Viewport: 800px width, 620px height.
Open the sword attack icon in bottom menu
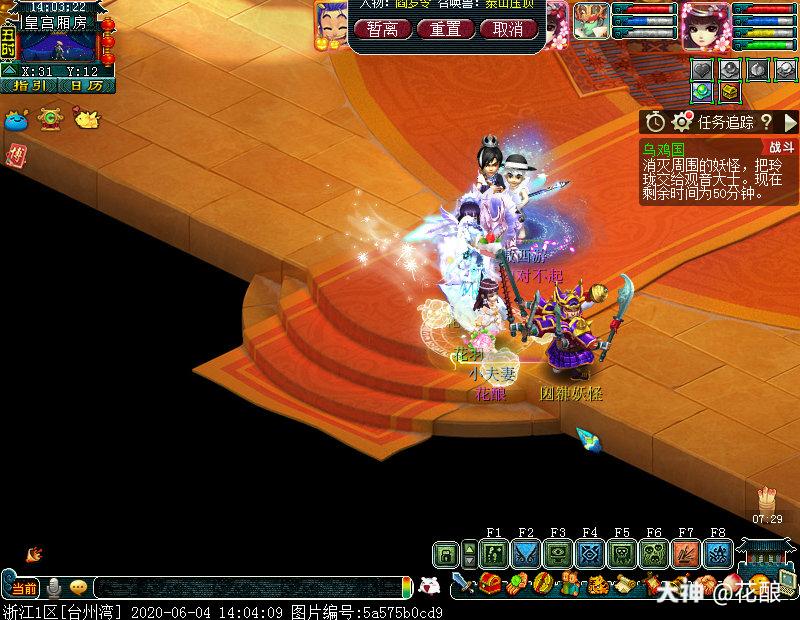pos(462,583)
